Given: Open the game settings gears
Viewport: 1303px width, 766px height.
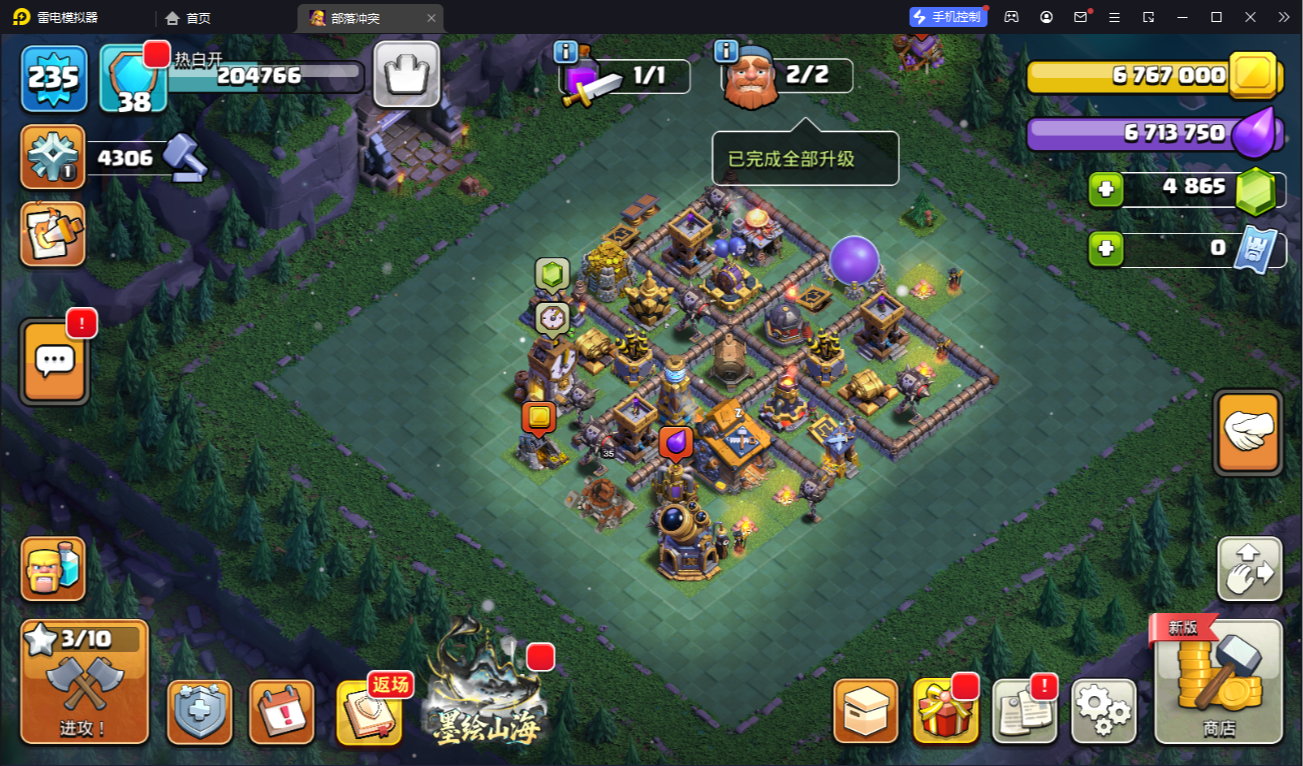Looking at the screenshot, I should point(1103,711).
